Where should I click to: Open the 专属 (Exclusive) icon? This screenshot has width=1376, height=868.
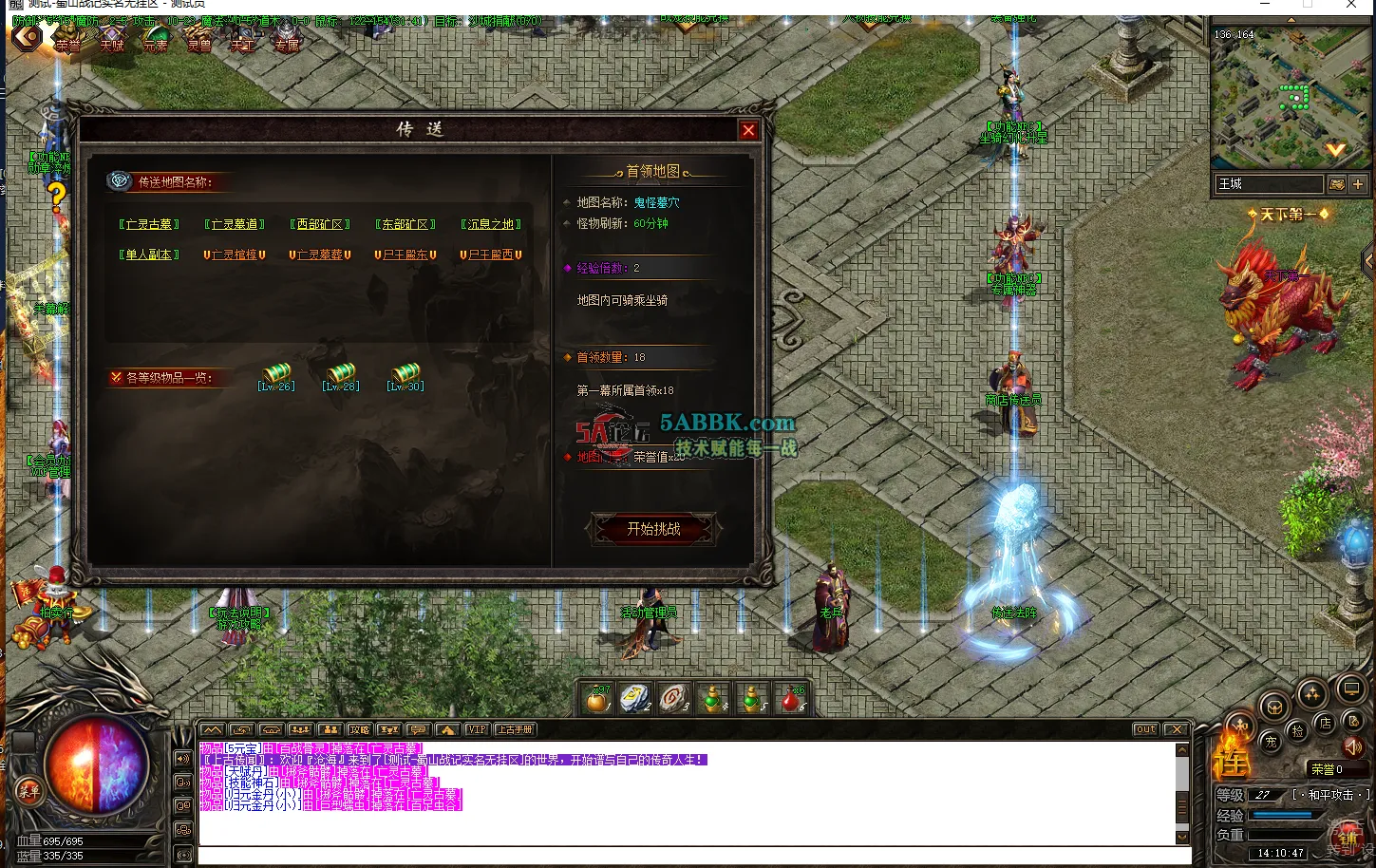(x=286, y=41)
